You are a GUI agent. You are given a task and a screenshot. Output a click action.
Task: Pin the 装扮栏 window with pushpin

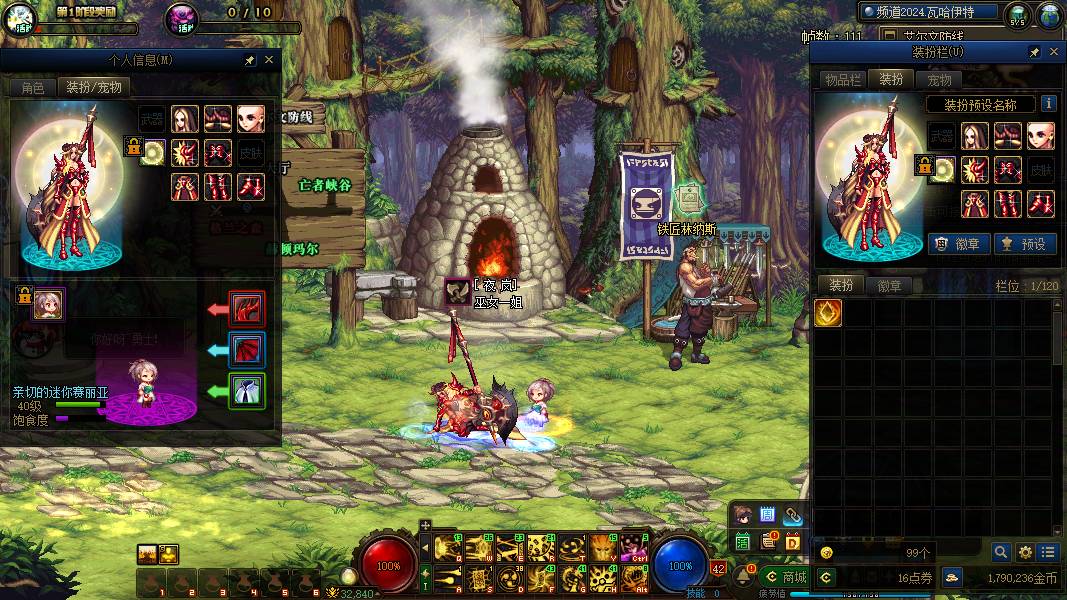tap(1034, 52)
